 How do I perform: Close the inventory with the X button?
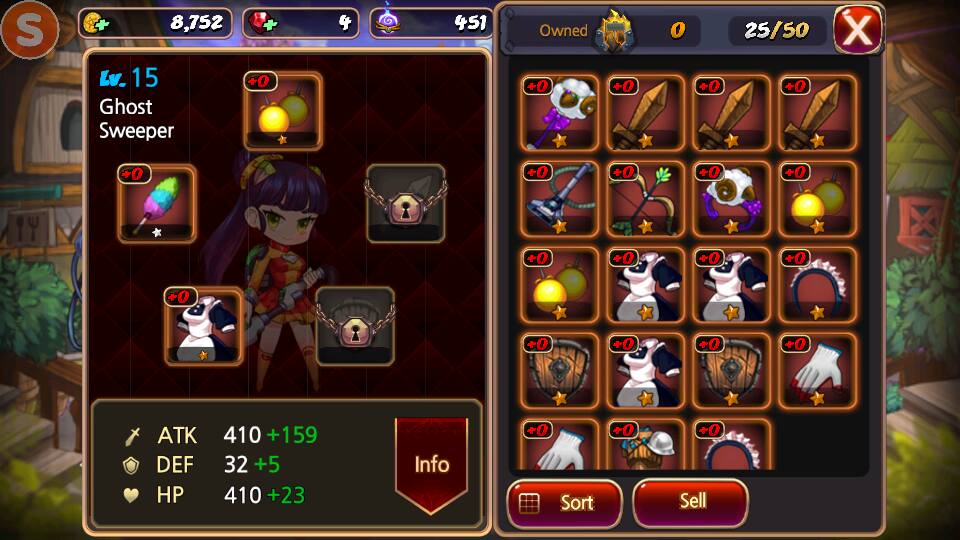pos(857,29)
